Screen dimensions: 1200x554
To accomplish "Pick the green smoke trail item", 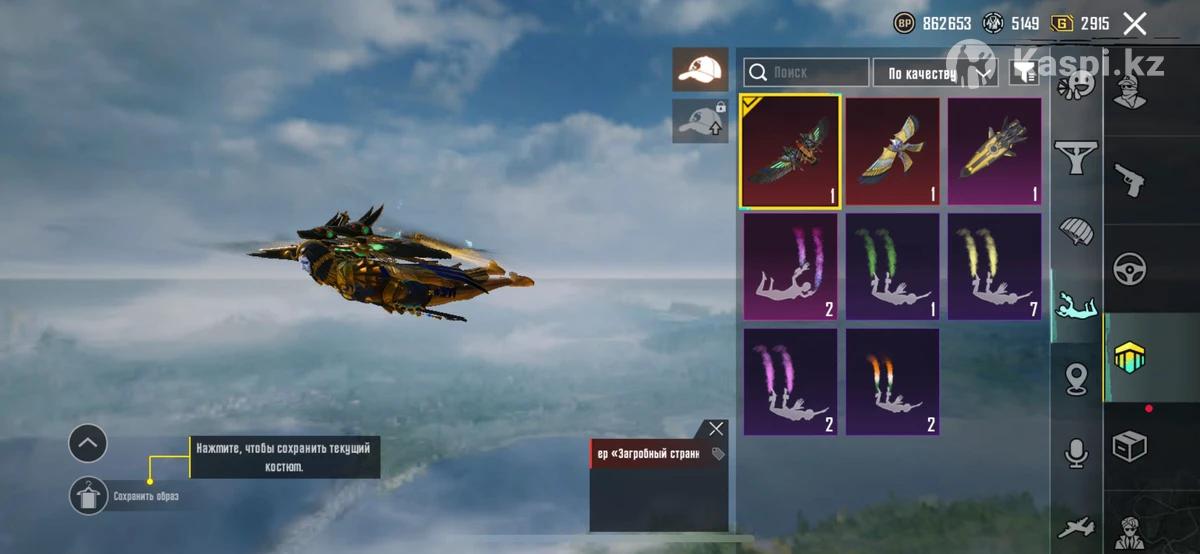I will (x=893, y=267).
